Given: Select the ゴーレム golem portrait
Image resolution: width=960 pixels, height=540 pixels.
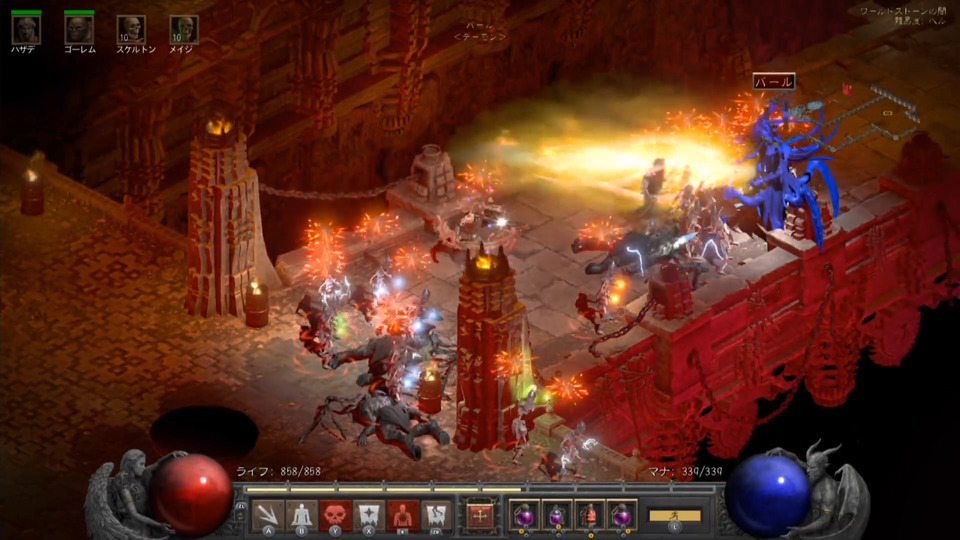Looking at the screenshot, I should (x=78, y=29).
